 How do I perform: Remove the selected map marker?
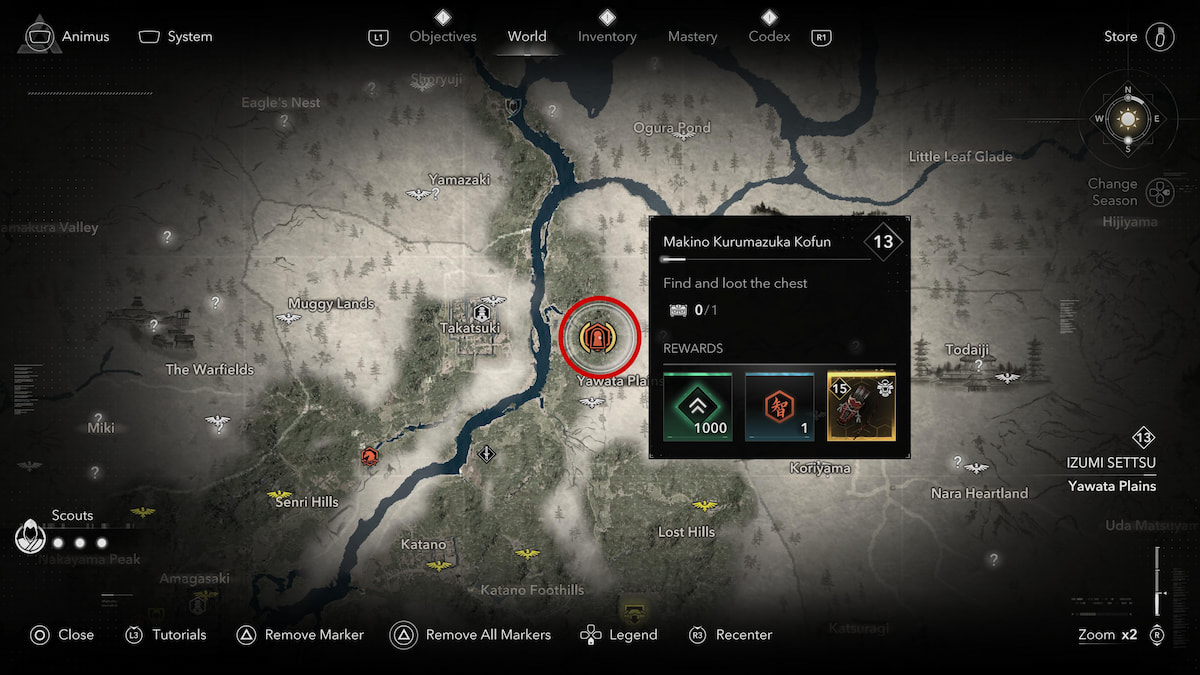[x=300, y=635]
